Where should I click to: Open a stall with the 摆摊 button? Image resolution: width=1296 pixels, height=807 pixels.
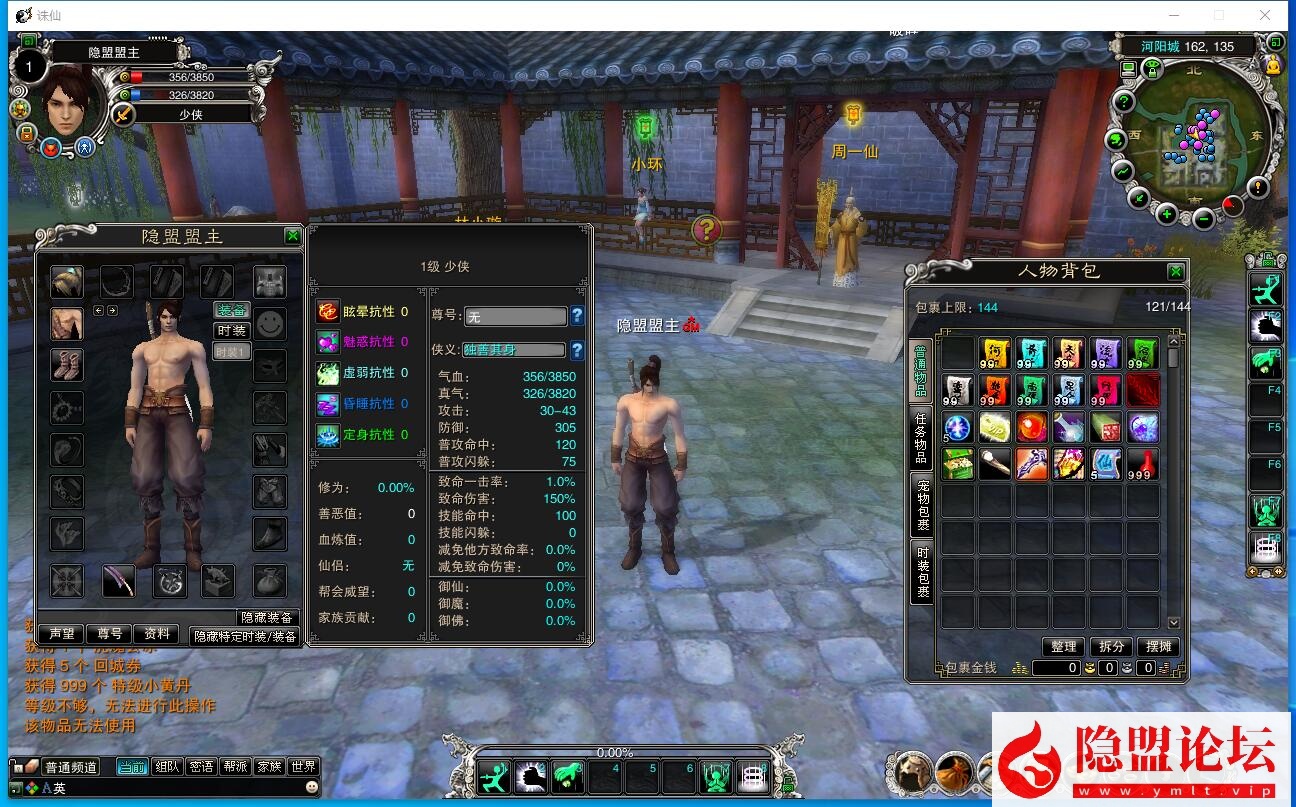point(1158,647)
